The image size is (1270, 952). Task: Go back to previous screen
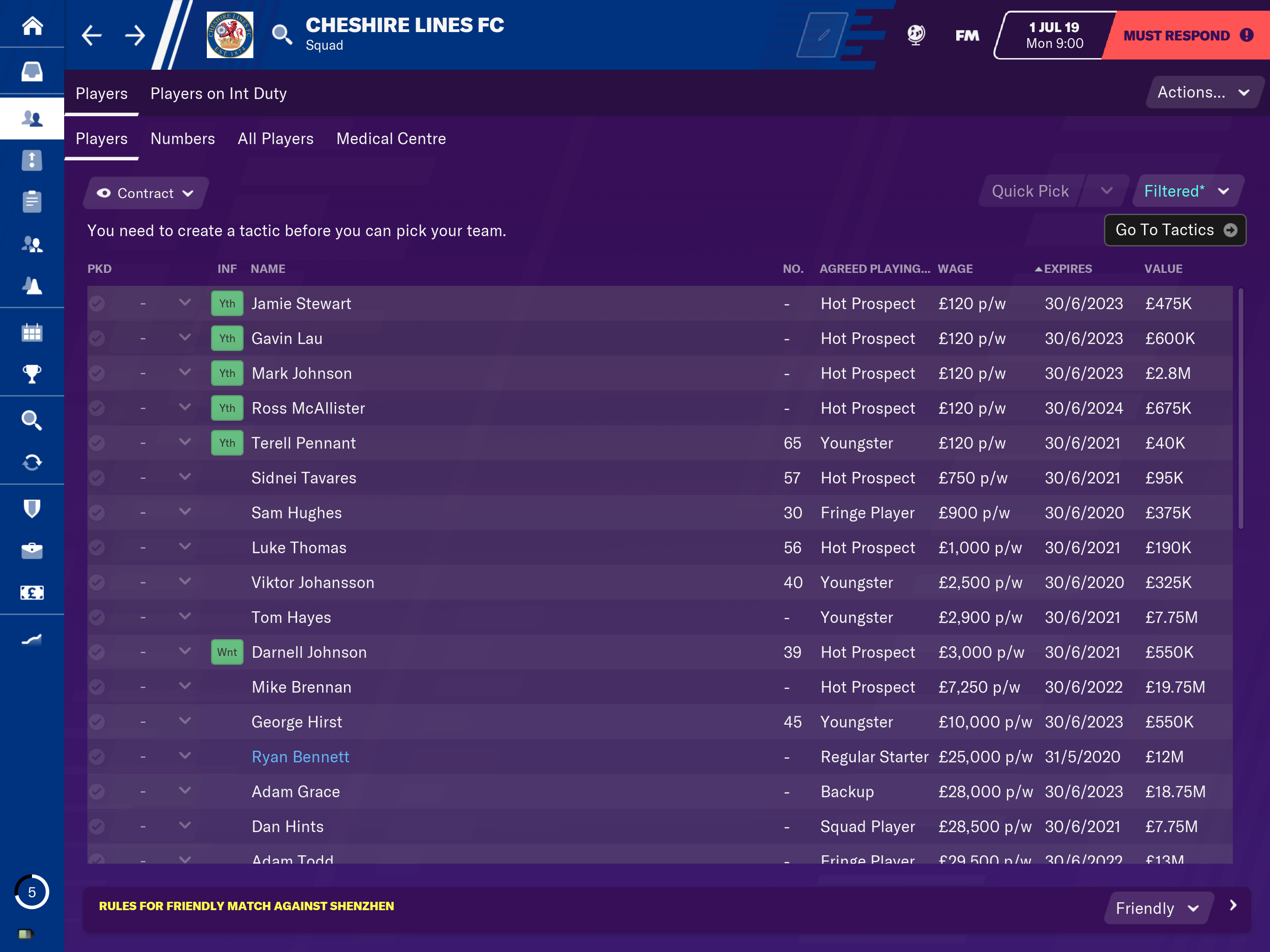[92, 36]
